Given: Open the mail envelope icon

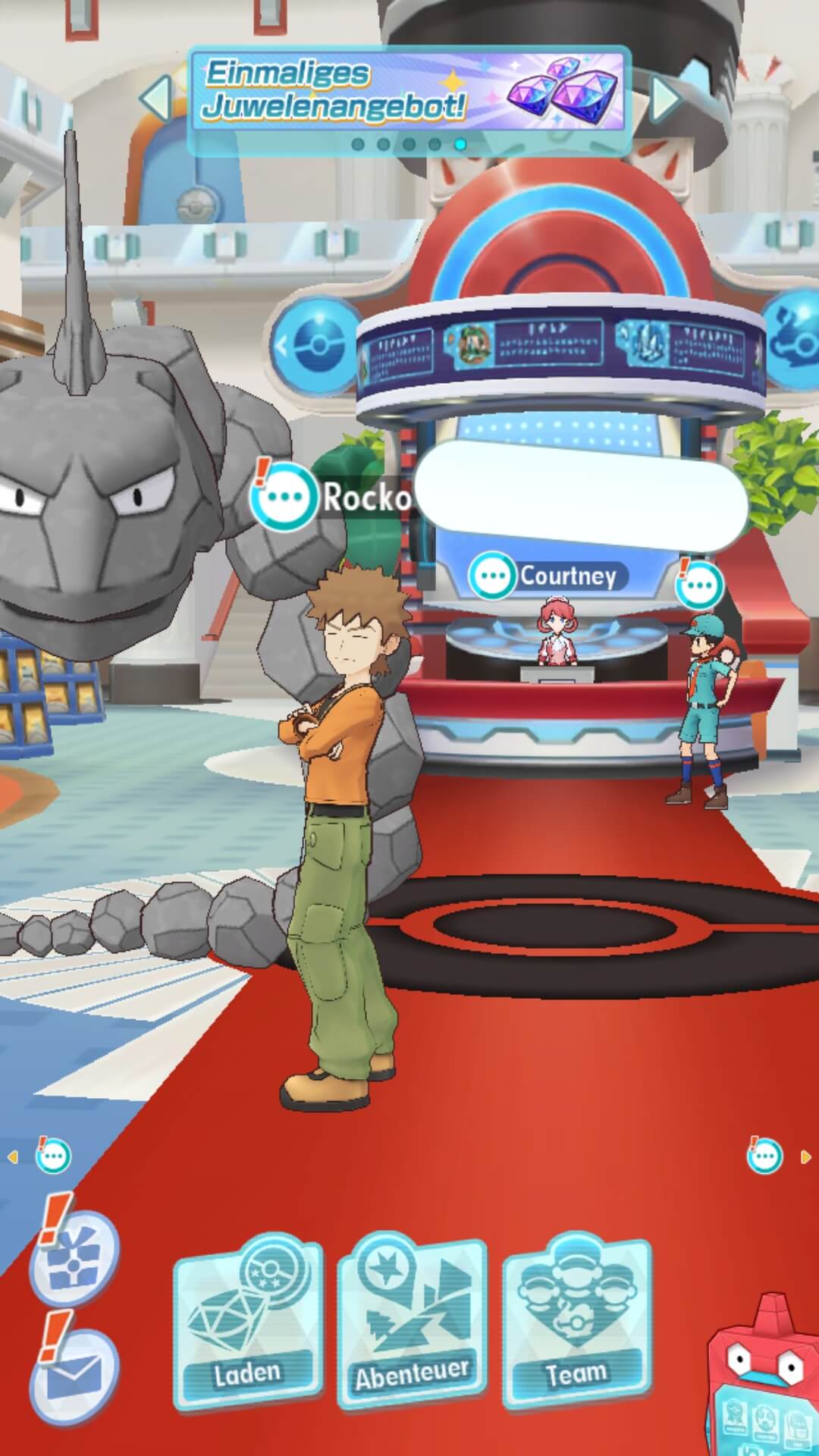Looking at the screenshot, I should 74,1372.
